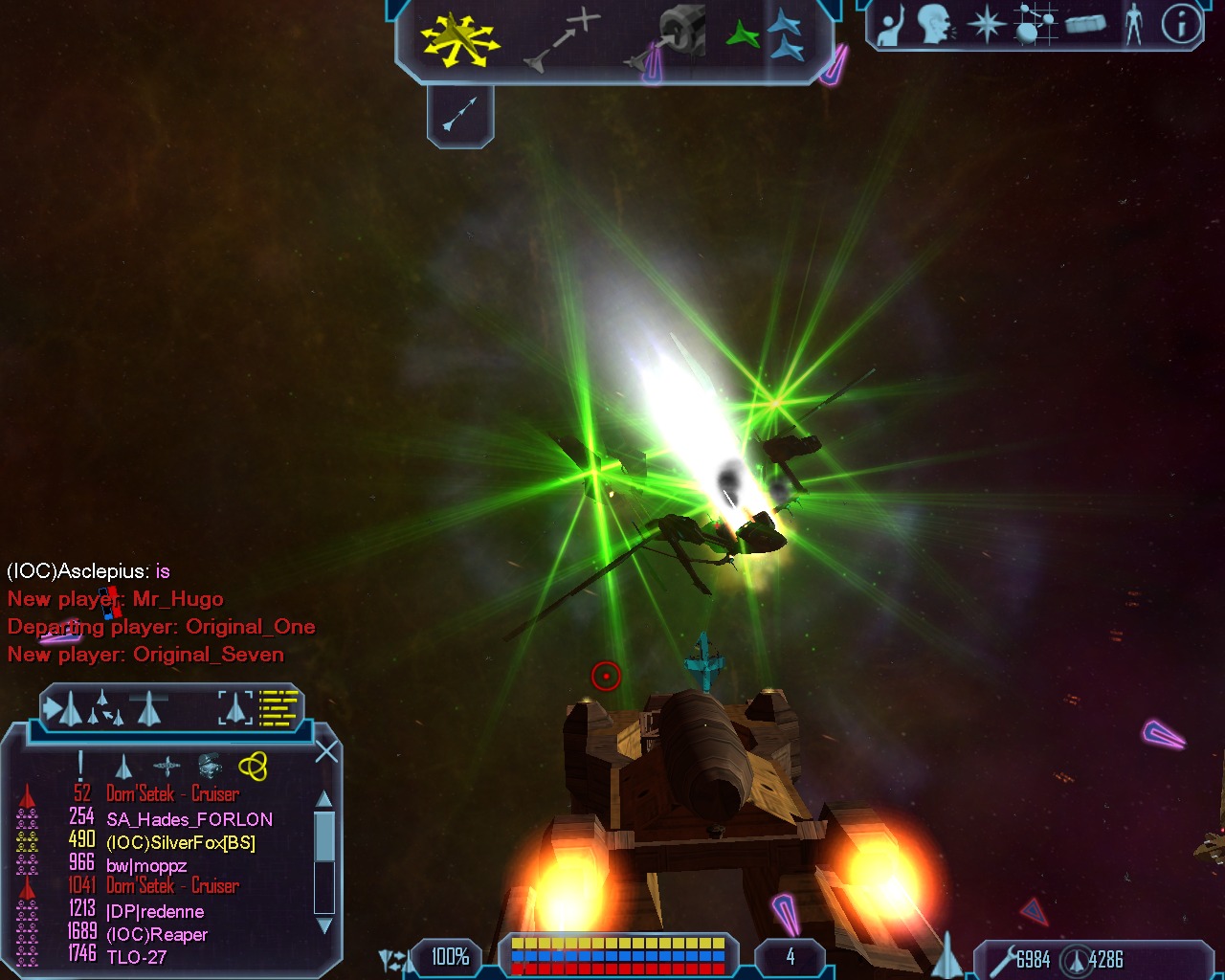Click the contact list scroll-down arrow
Image resolution: width=1225 pixels, height=980 pixels.
tap(324, 925)
